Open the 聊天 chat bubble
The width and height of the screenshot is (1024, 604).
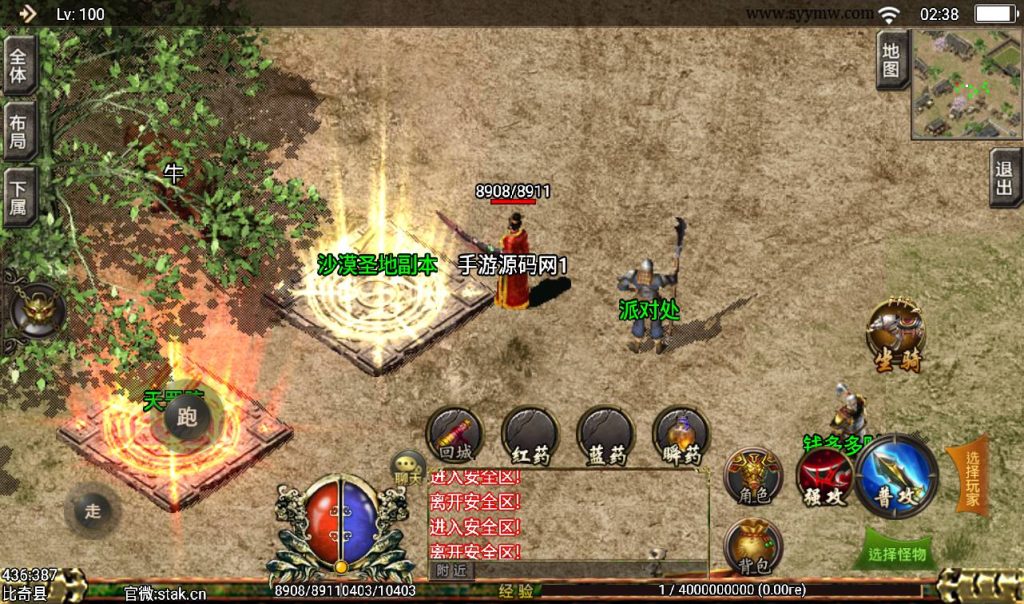pyautogui.click(x=408, y=467)
